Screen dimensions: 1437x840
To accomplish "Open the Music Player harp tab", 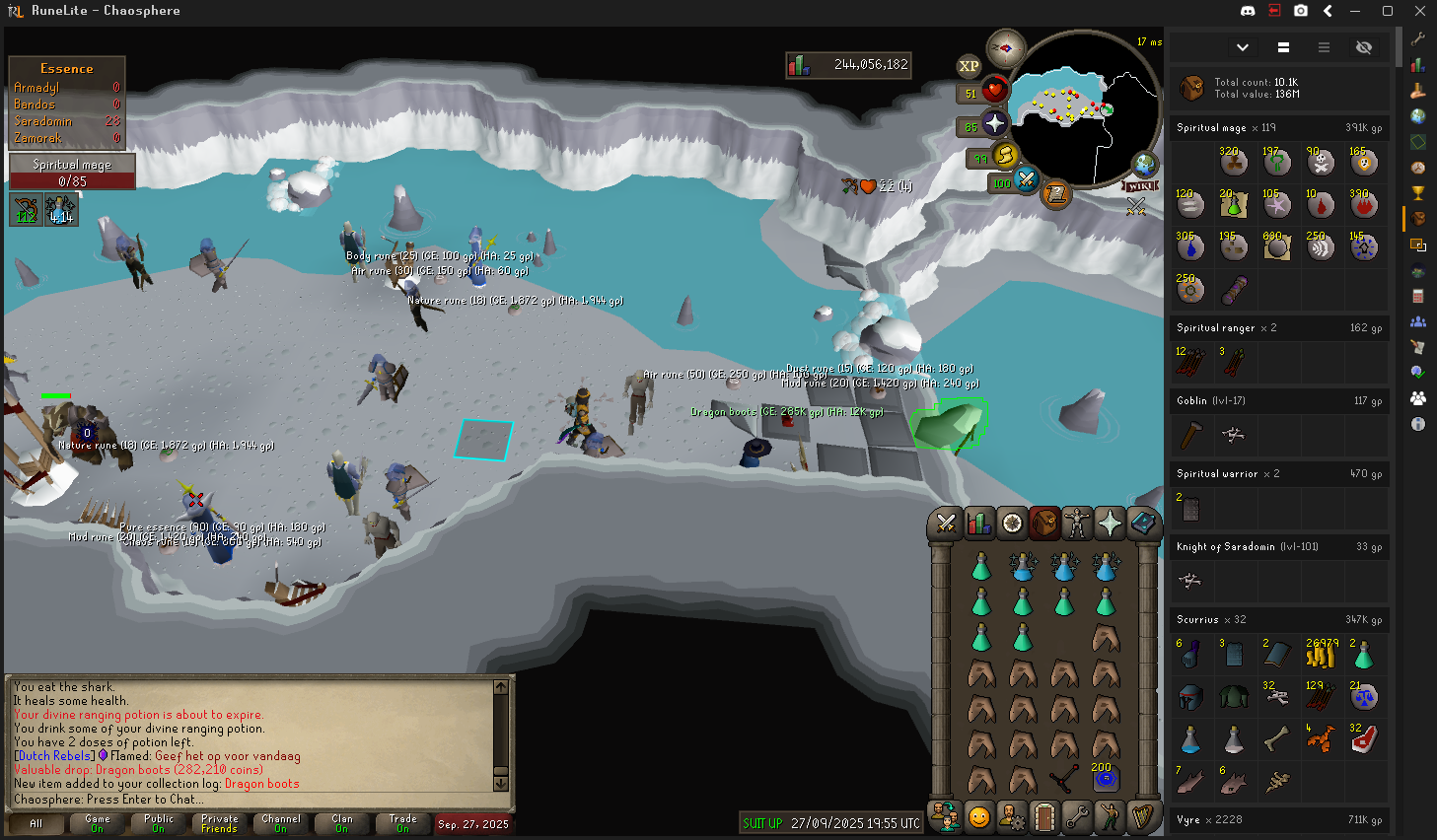I will 1142,817.
